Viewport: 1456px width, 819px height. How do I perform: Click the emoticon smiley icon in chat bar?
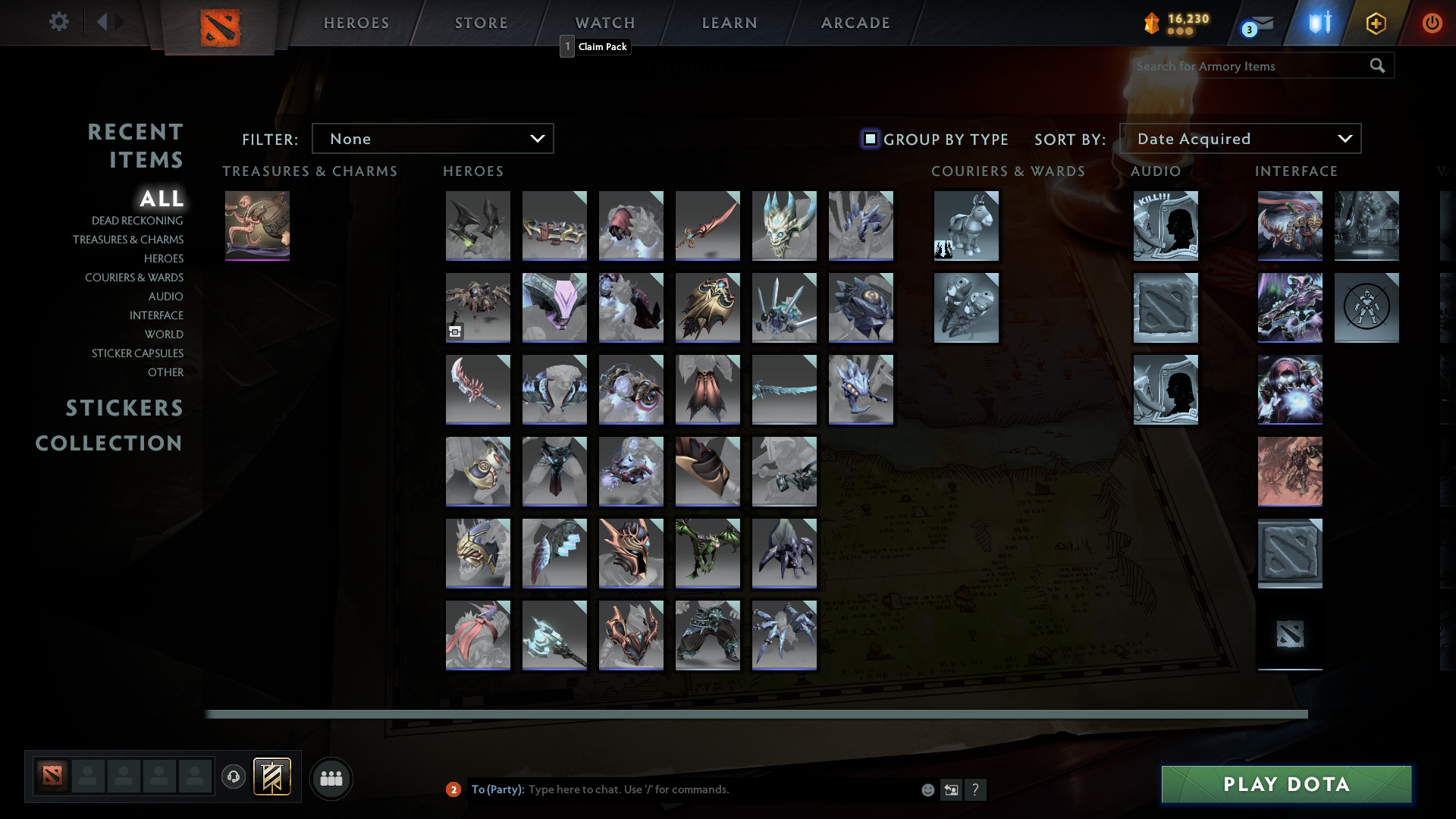pos(927,789)
